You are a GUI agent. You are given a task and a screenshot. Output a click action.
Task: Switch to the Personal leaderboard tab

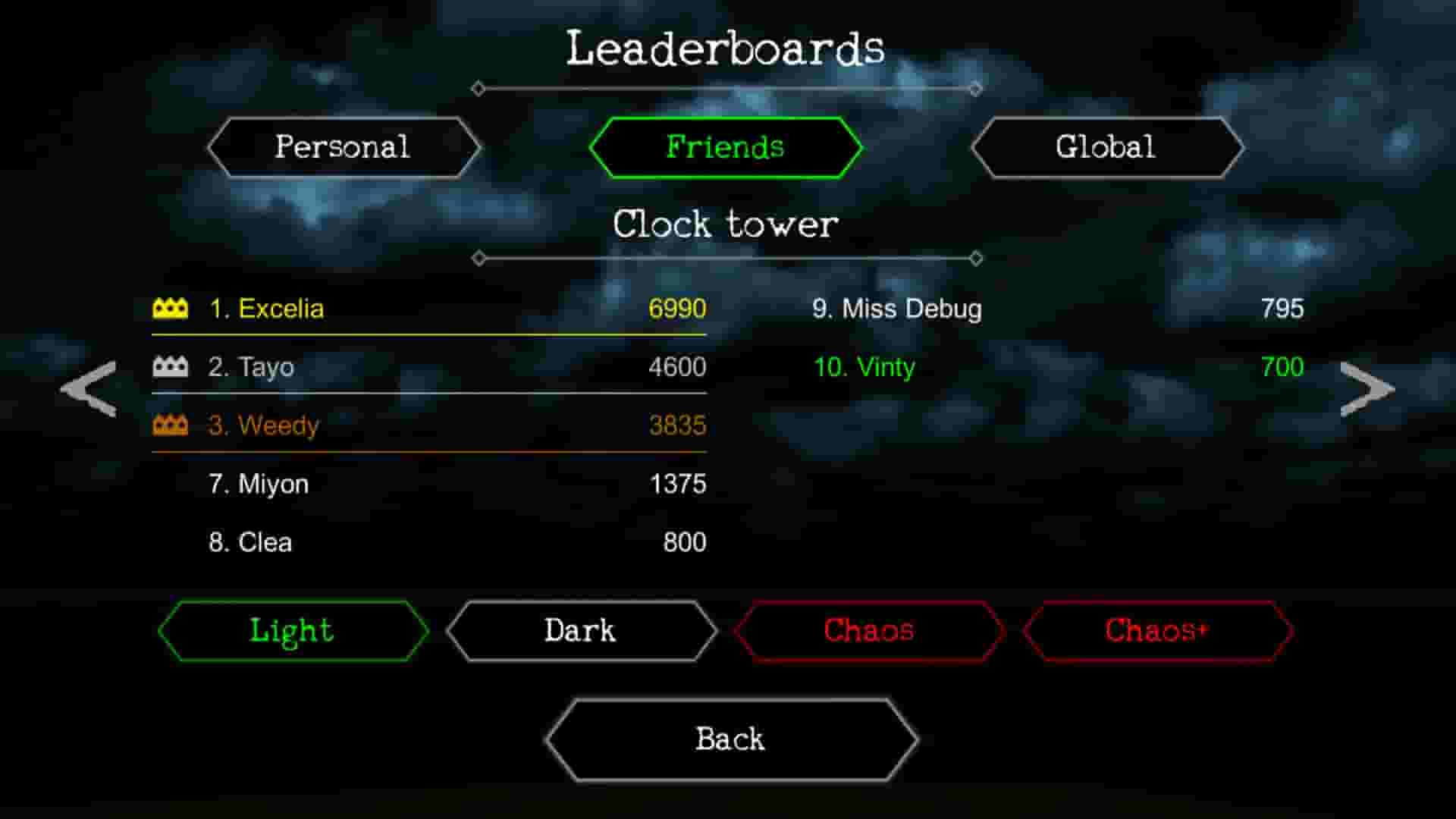(343, 146)
